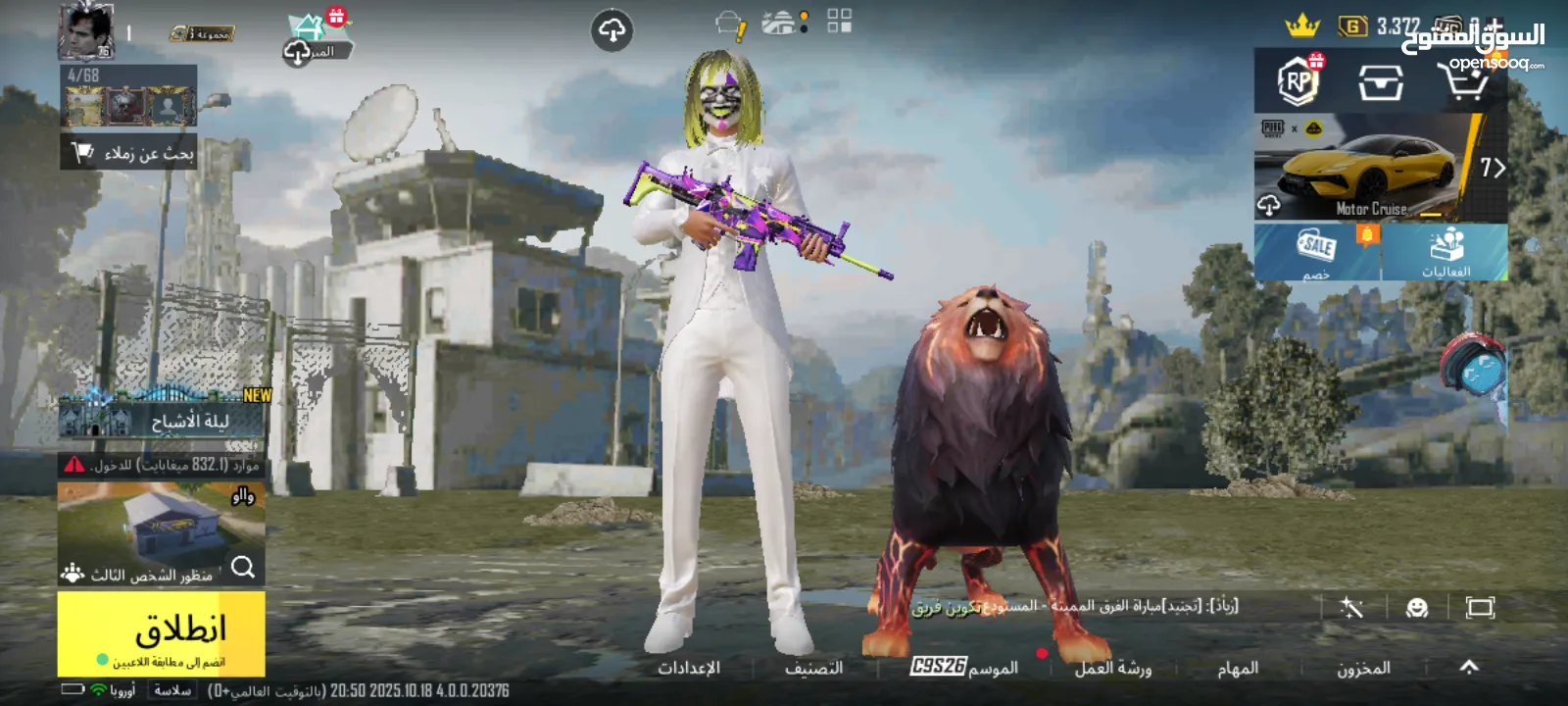Viewport: 1568px width, 706px height.
Task: Open the crate box icon beside RP
Action: [1380, 82]
